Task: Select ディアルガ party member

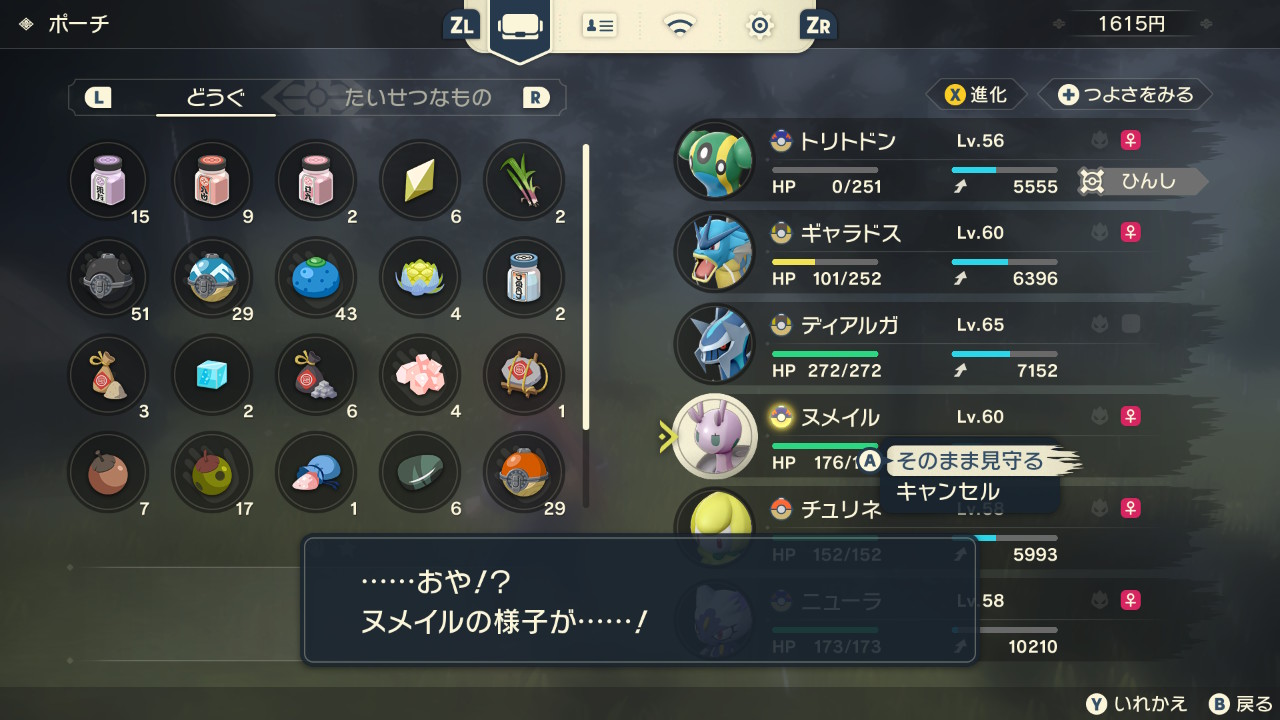Action: click(x=849, y=325)
